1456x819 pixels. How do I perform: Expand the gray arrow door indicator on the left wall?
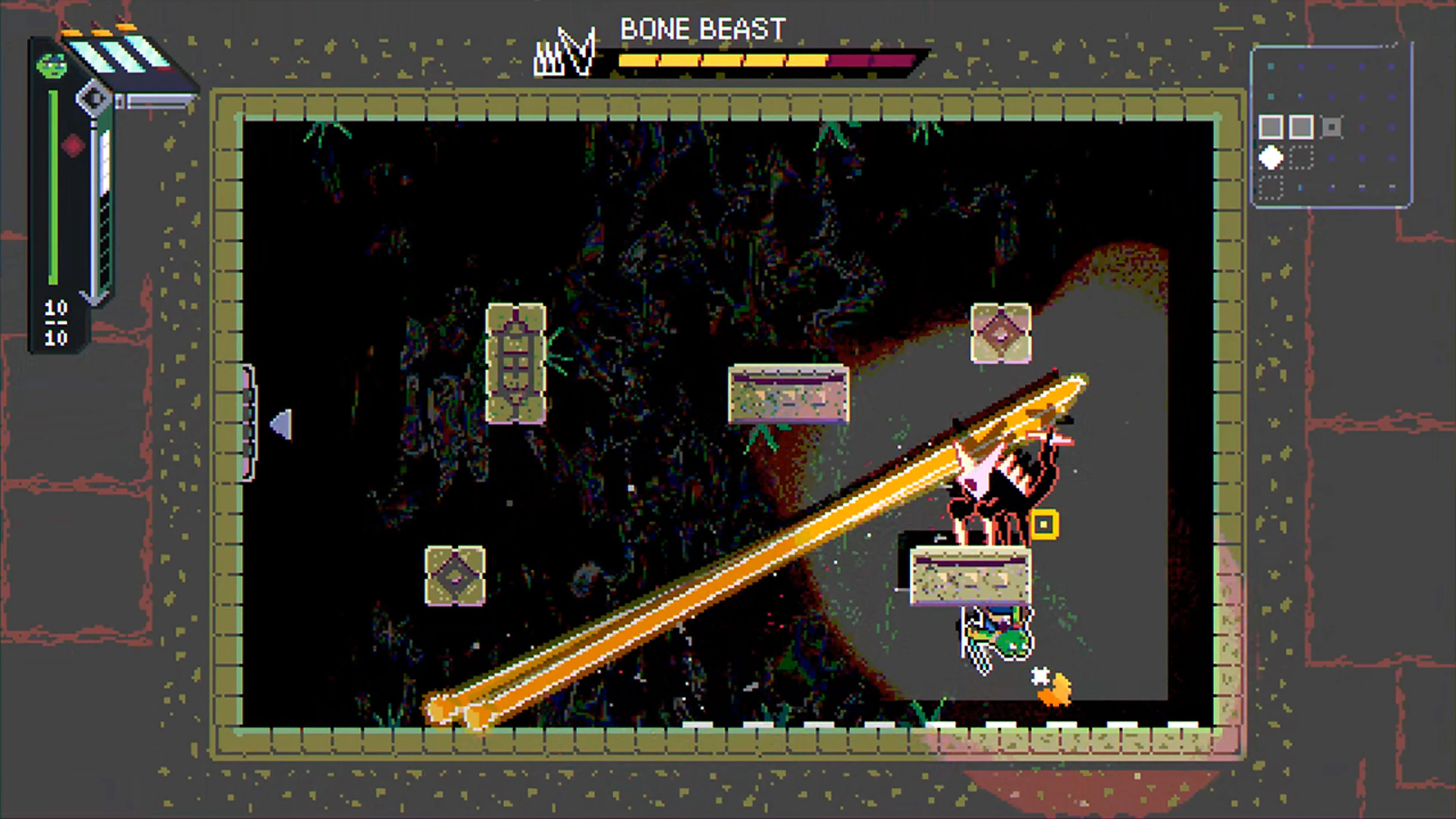(281, 425)
